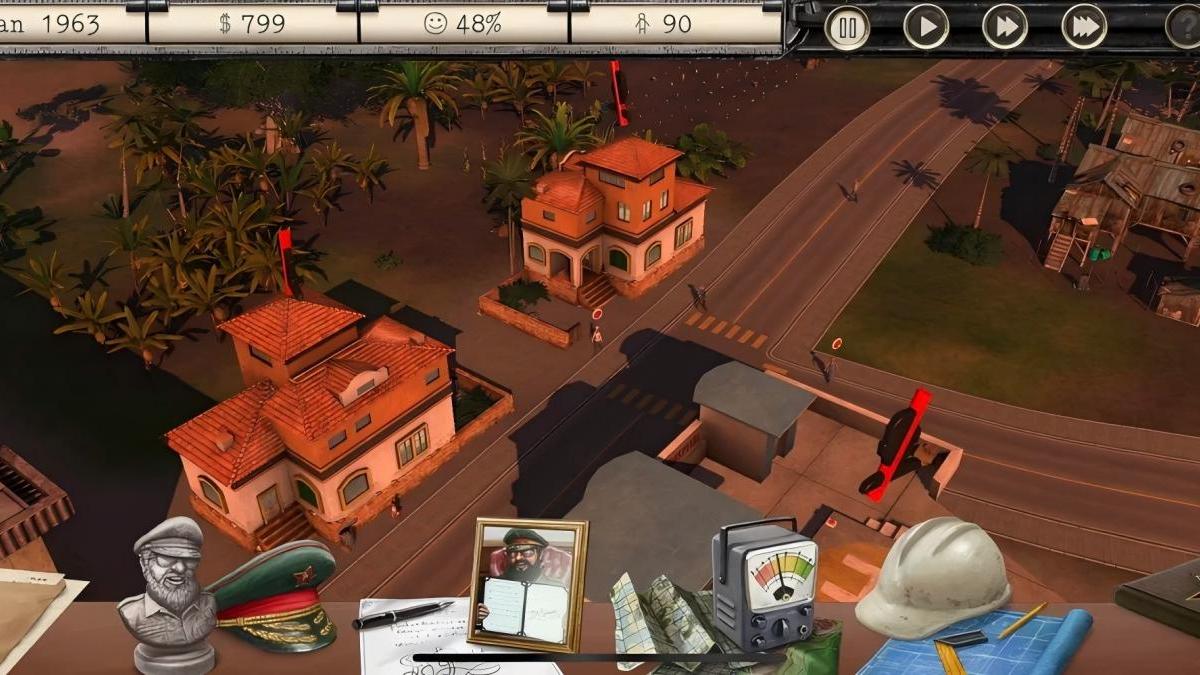Switch to fast-forward speed
The height and width of the screenshot is (675, 1200).
pyautogui.click(x=1005, y=27)
